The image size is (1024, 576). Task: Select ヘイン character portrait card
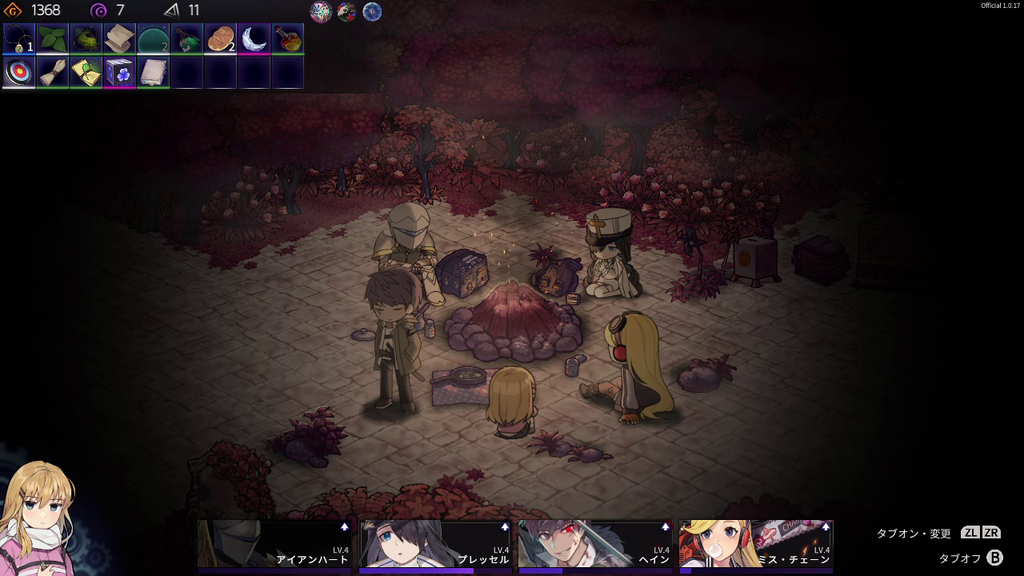pos(595,545)
